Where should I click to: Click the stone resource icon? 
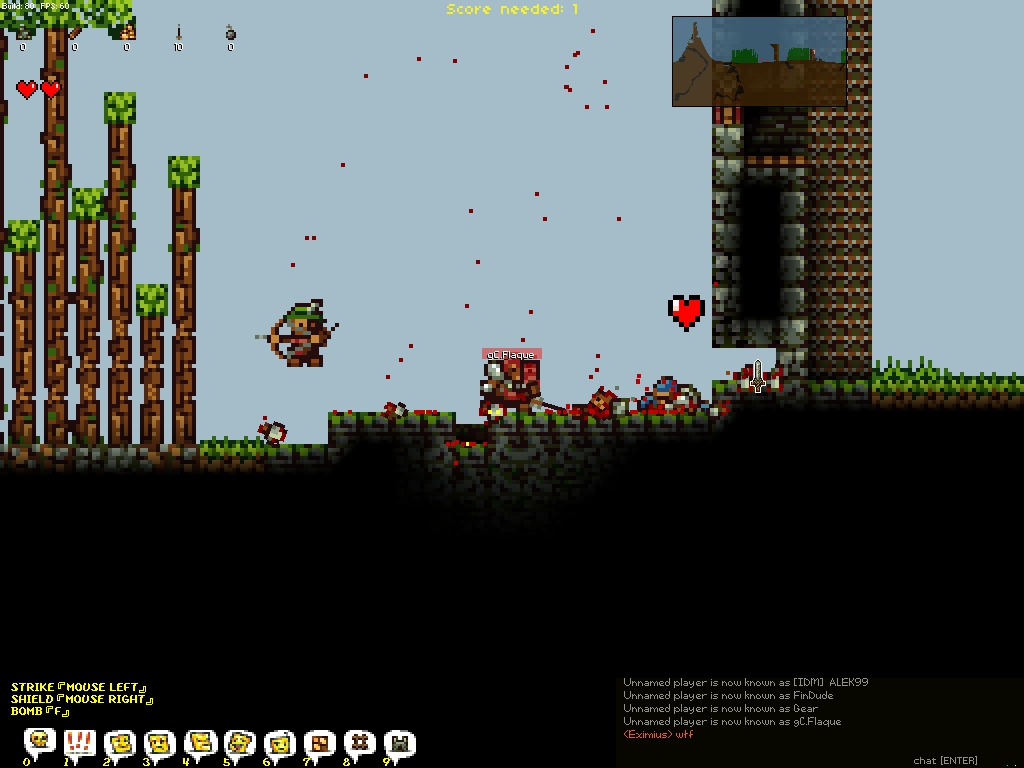point(23,33)
